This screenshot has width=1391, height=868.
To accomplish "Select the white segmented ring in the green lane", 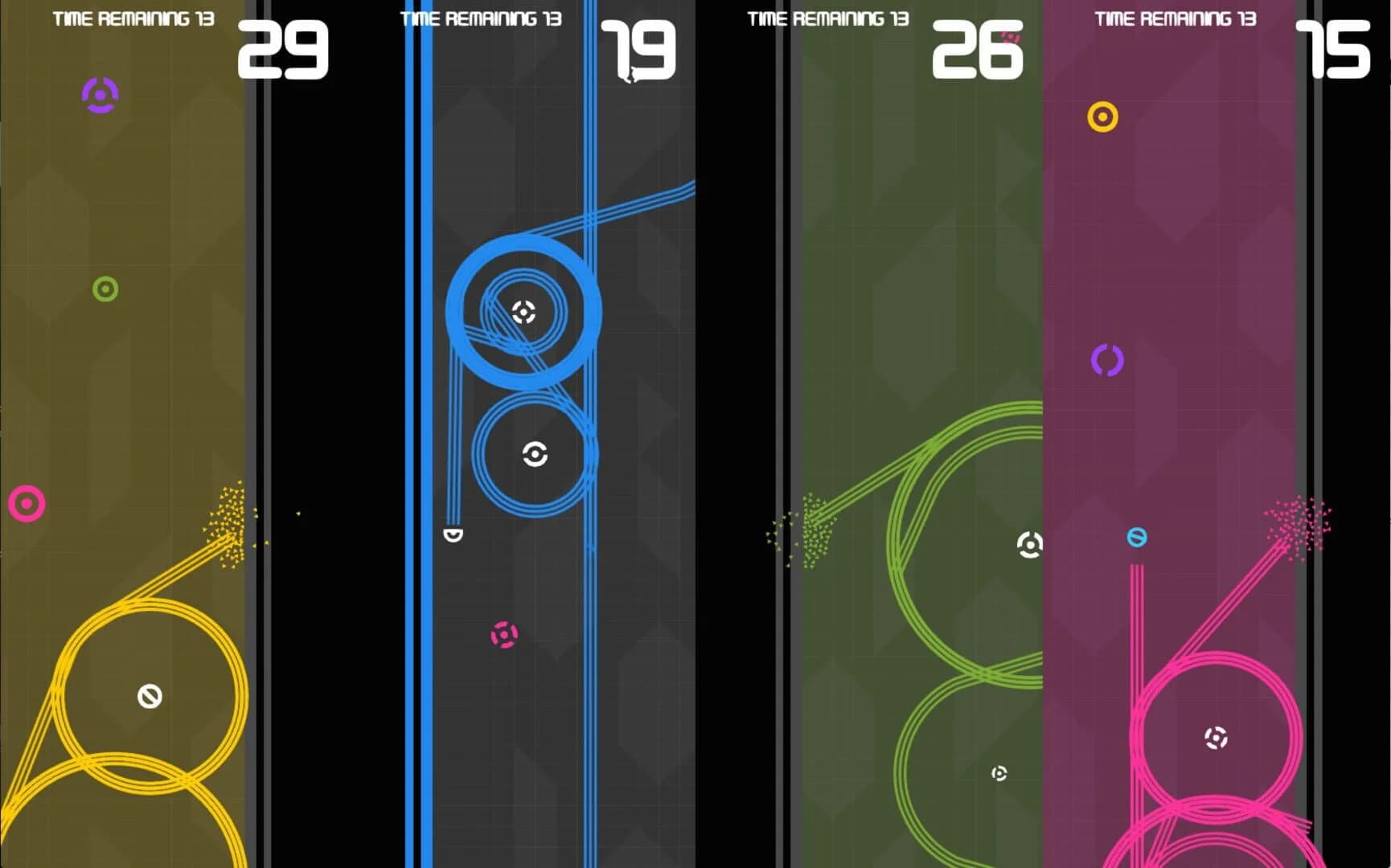I will pos(1029,543).
